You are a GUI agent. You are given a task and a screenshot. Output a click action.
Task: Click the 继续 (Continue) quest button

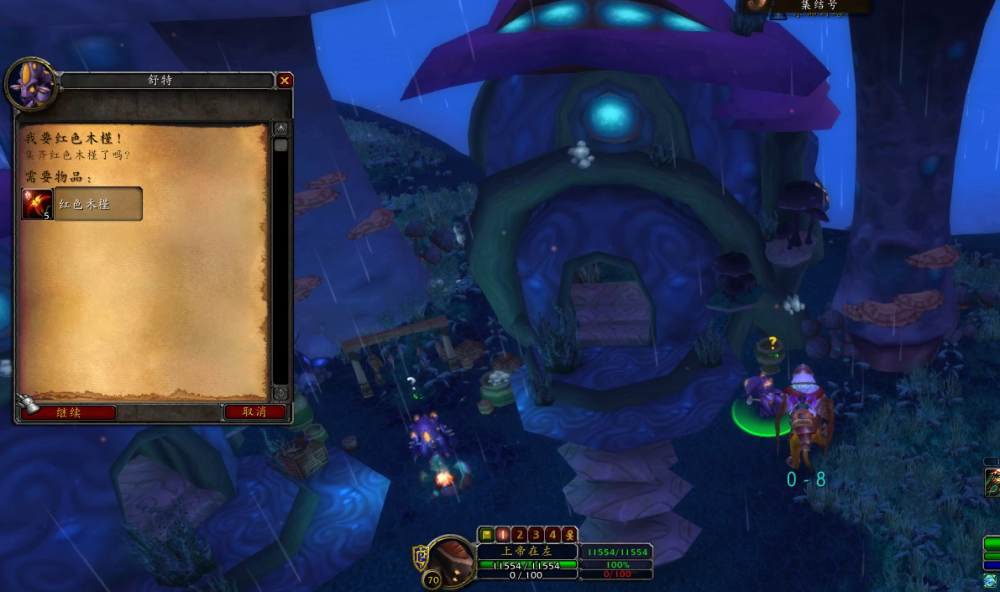pyautogui.click(x=68, y=412)
